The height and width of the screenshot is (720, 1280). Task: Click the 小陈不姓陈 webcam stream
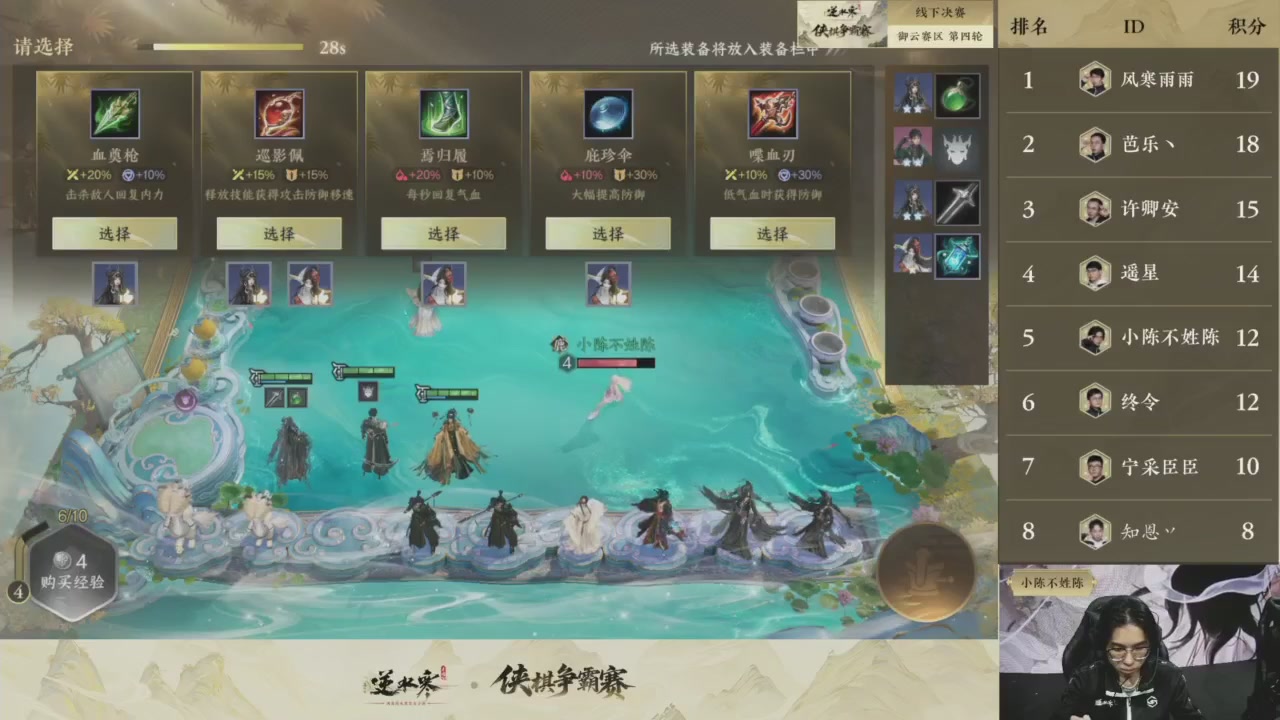pyautogui.click(x=1140, y=645)
